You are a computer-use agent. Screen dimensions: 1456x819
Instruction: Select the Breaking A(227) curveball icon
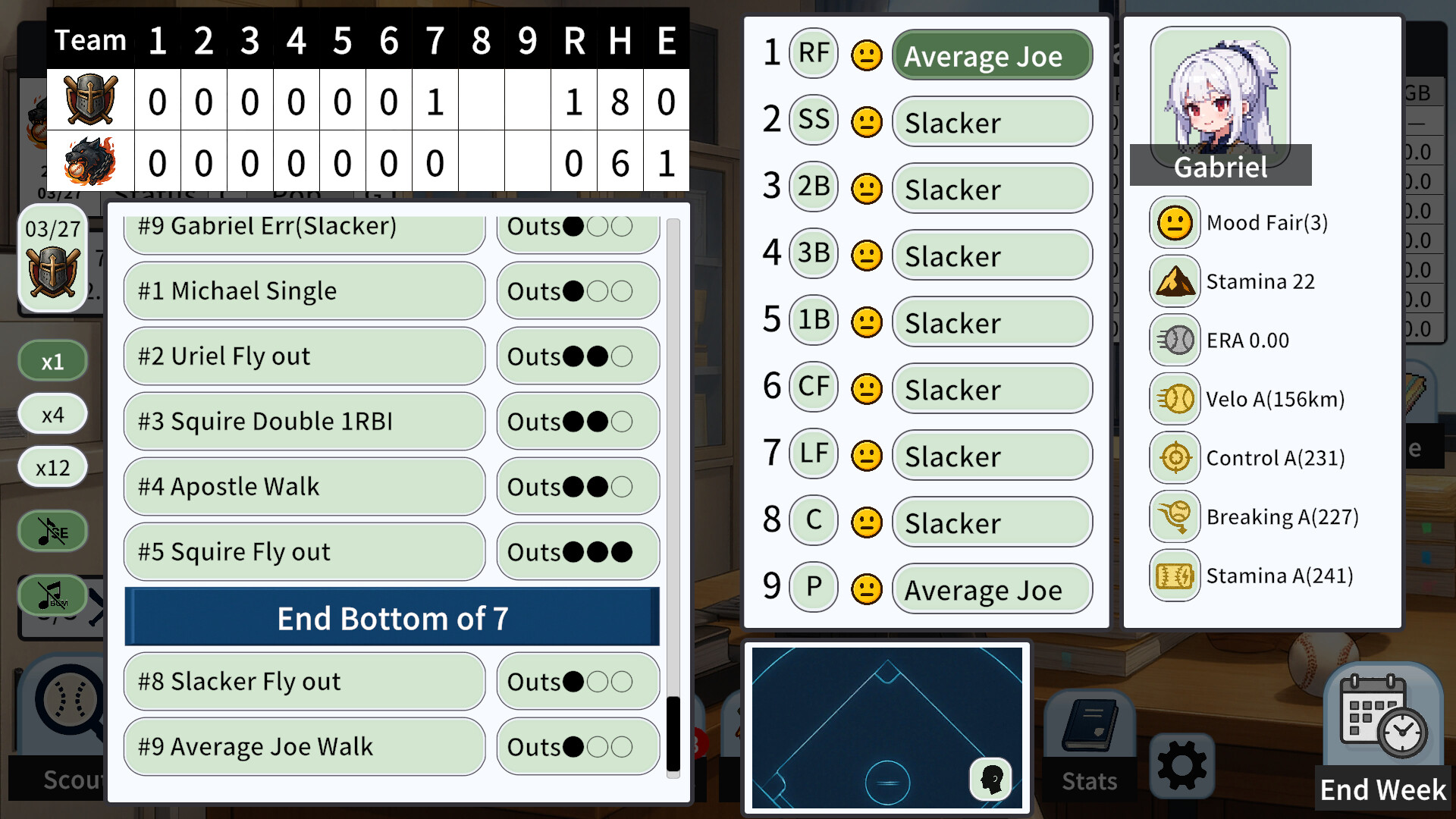[x=1174, y=516]
